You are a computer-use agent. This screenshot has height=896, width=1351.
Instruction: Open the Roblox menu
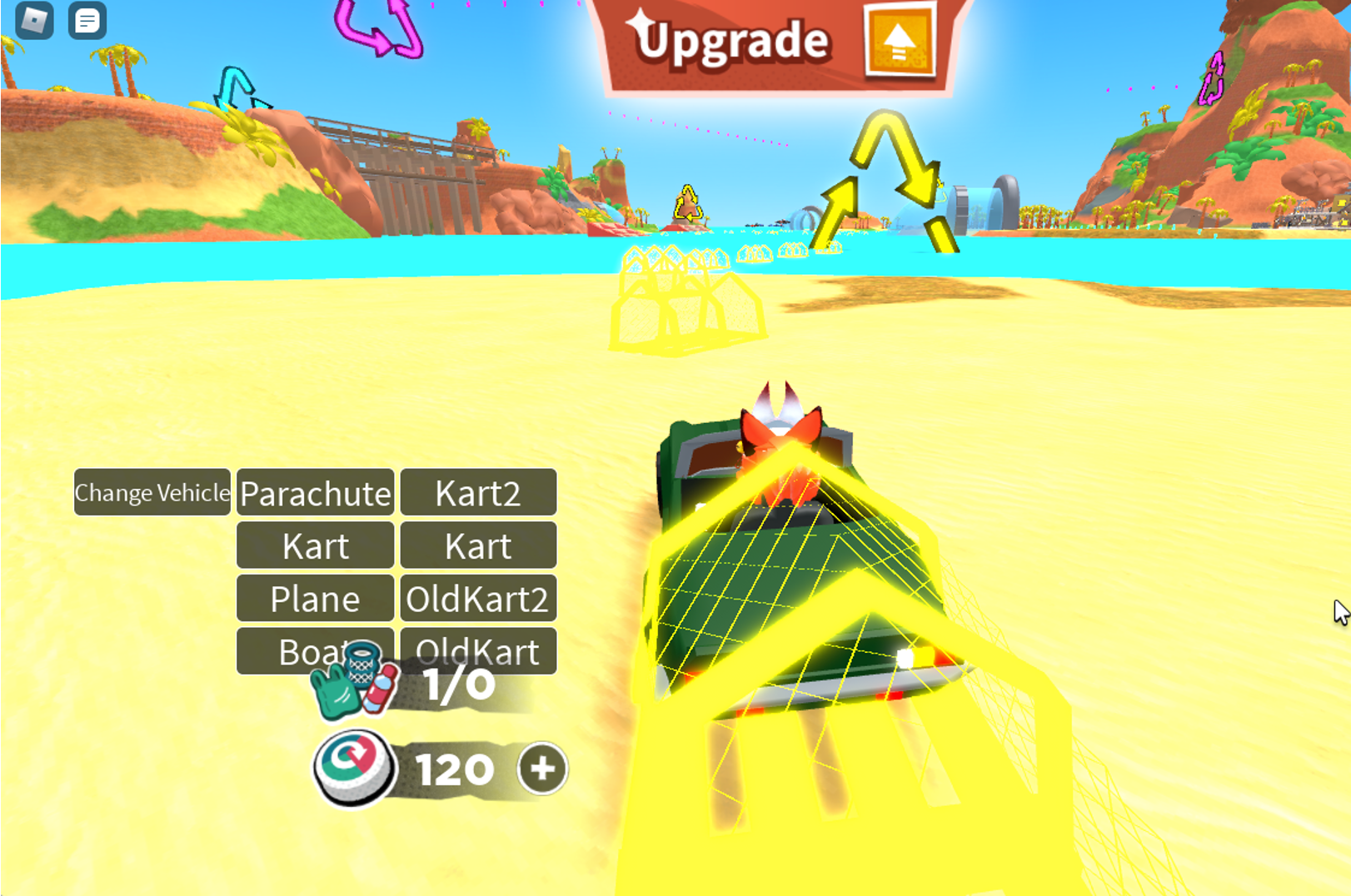(34, 20)
